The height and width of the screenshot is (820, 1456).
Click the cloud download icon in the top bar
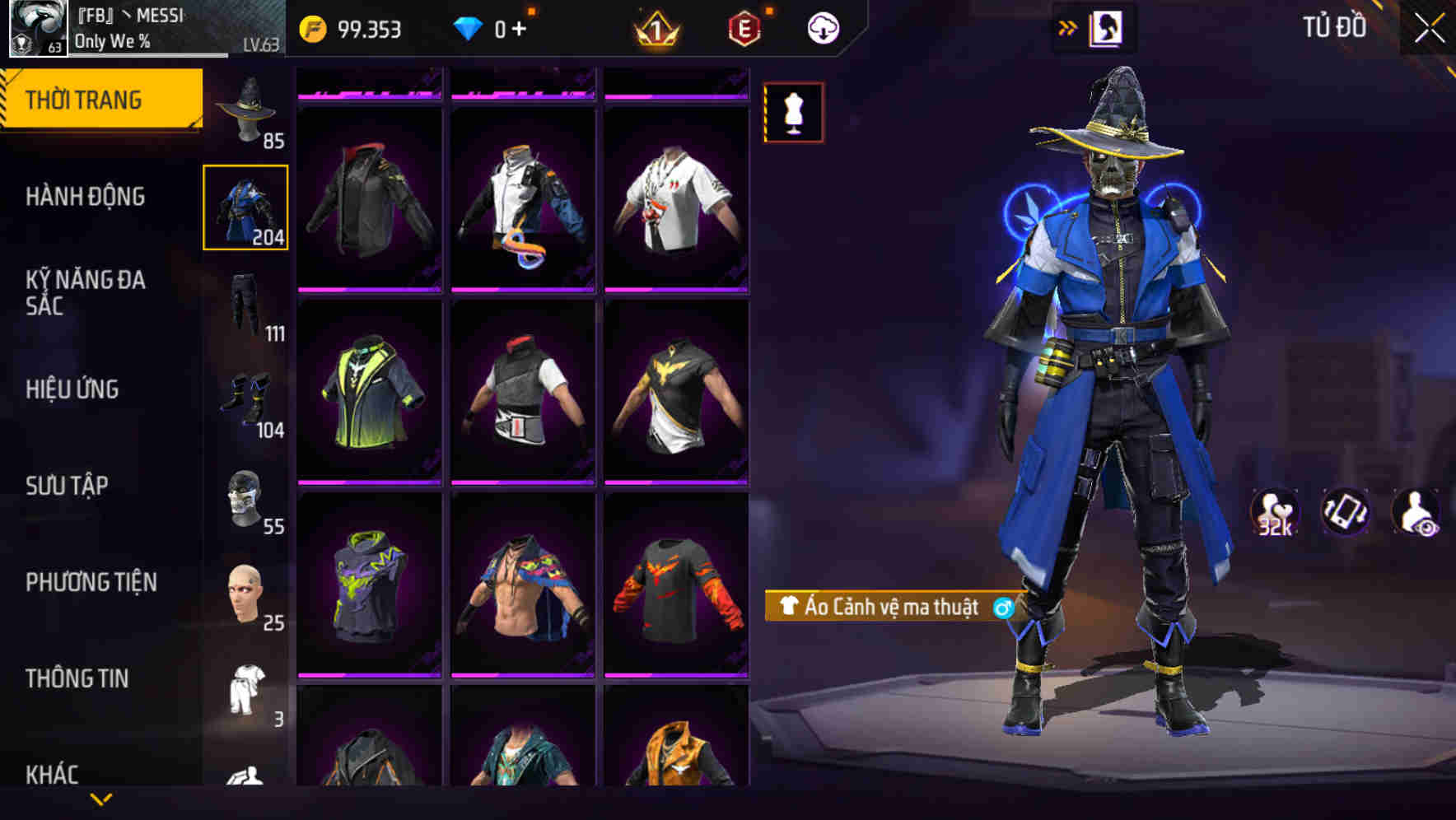823,27
